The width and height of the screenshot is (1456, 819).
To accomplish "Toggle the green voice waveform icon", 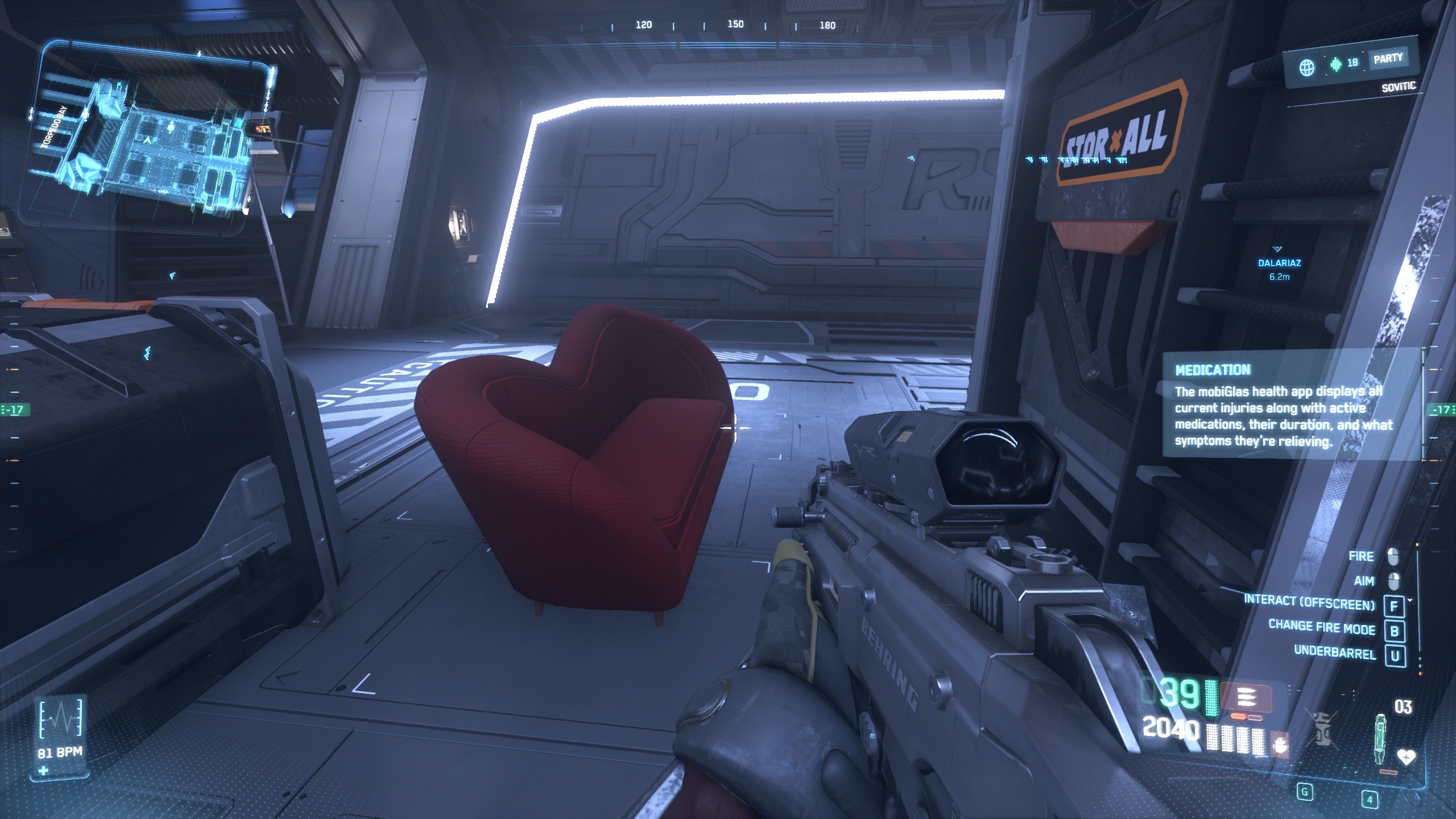I will pyautogui.click(x=1335, y=64).
